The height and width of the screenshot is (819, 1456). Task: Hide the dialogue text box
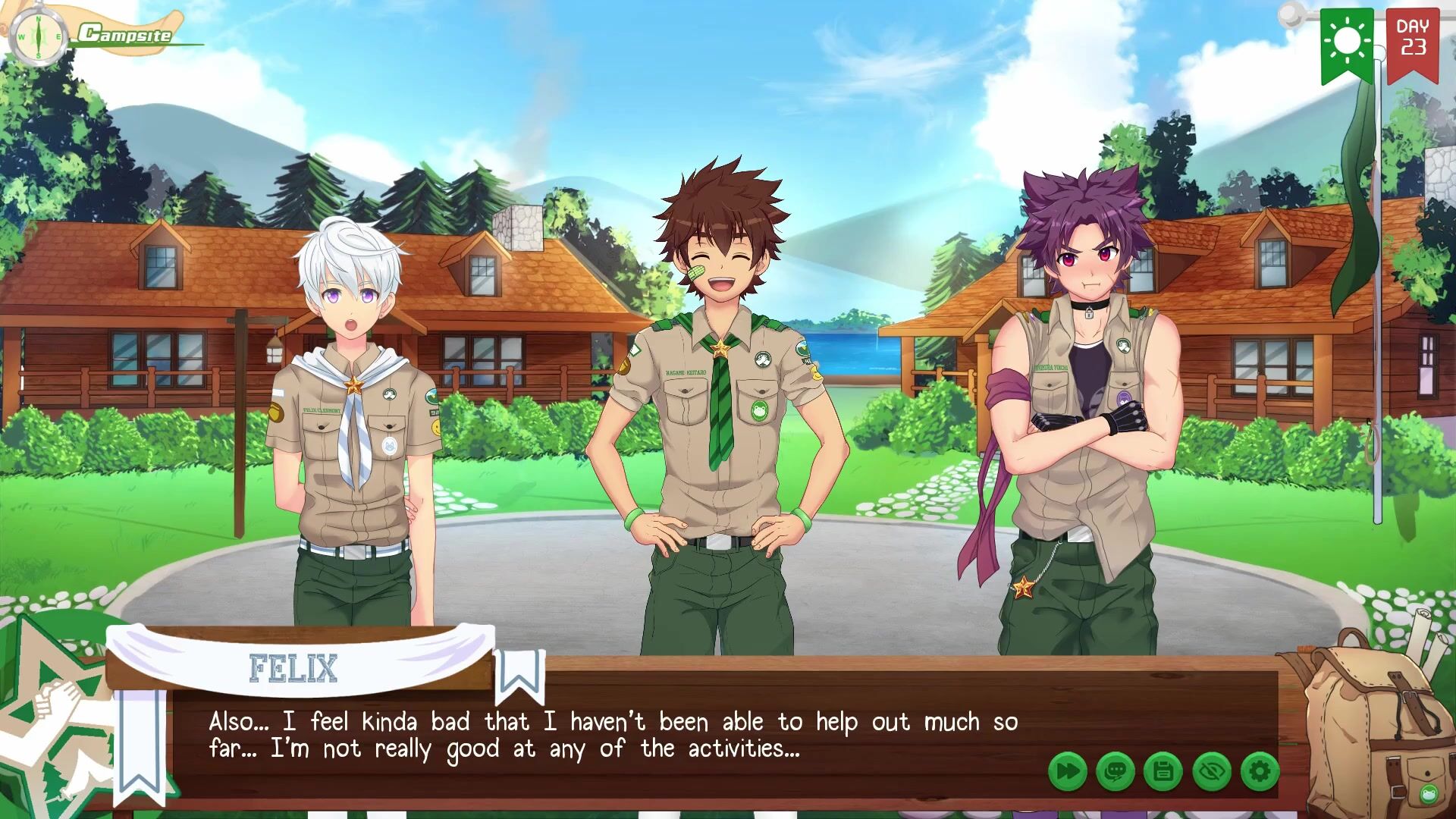1212,772
